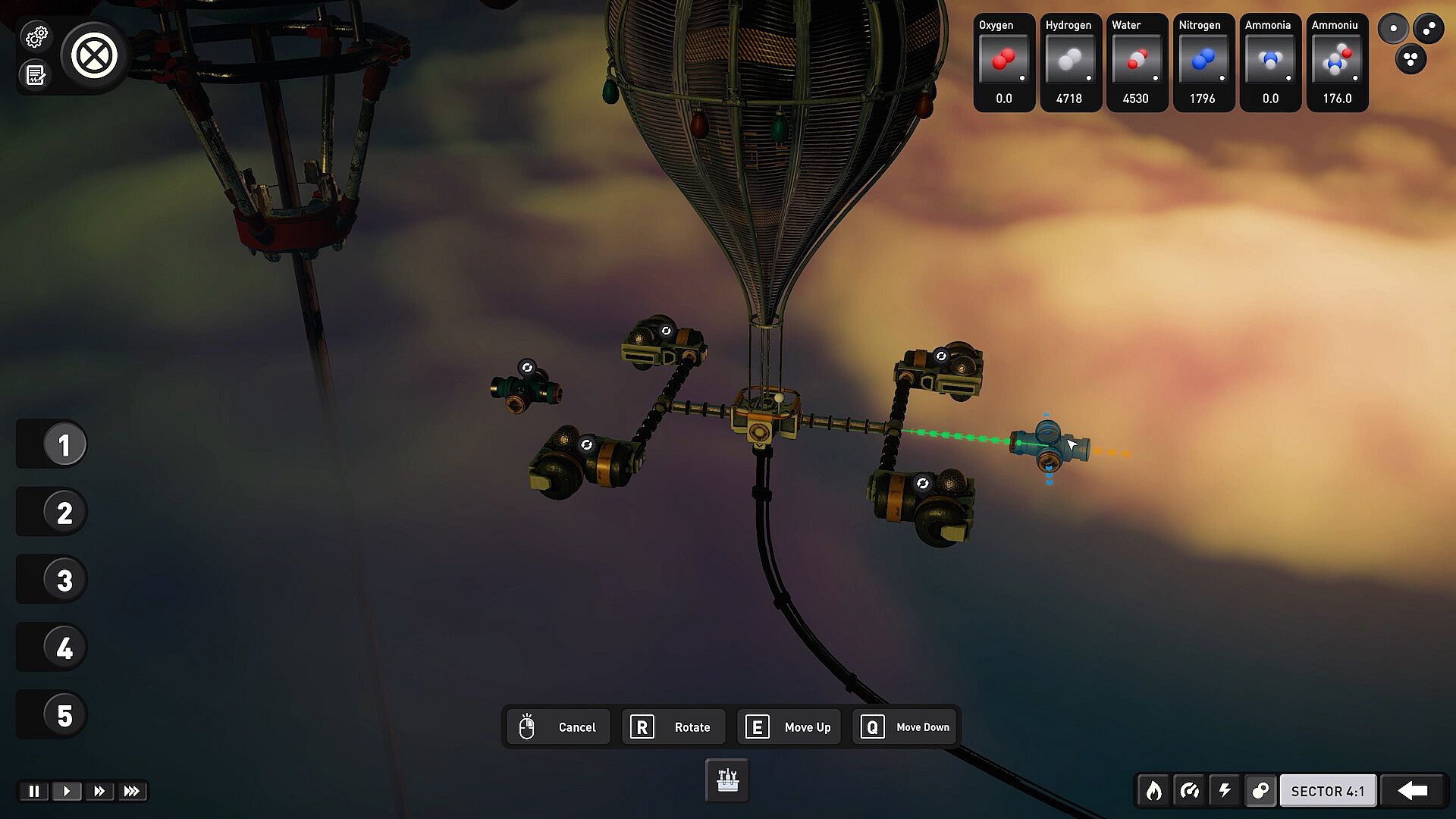The width and height of the screenshot is (1456, 819).
Task: Select the Ammonia resource tile
Action: tap(1270, 62)
